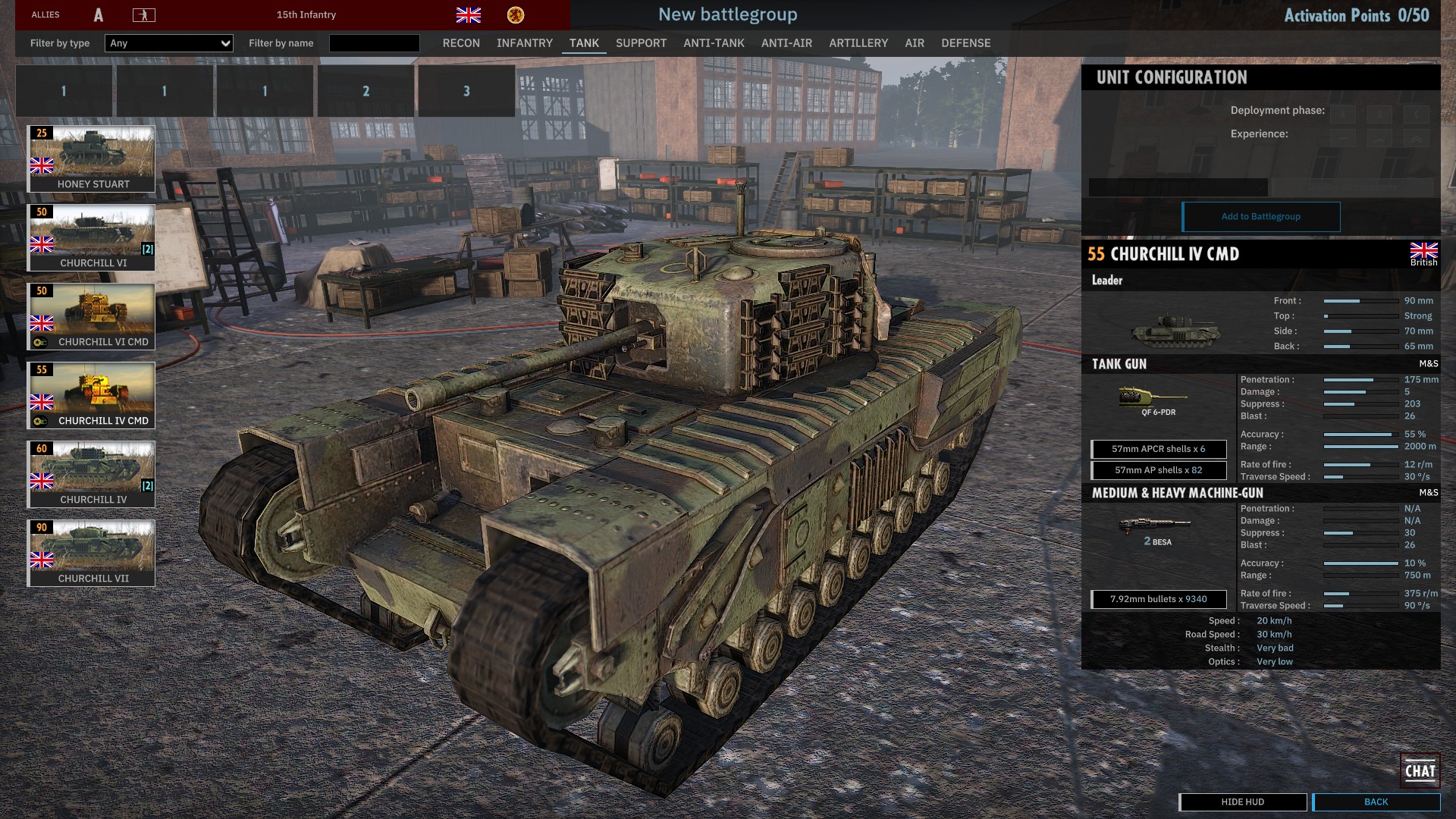1456x819 pixels.
Task: Select 57mm APCR shells ammo
Action: click(x=1158, y=449)
